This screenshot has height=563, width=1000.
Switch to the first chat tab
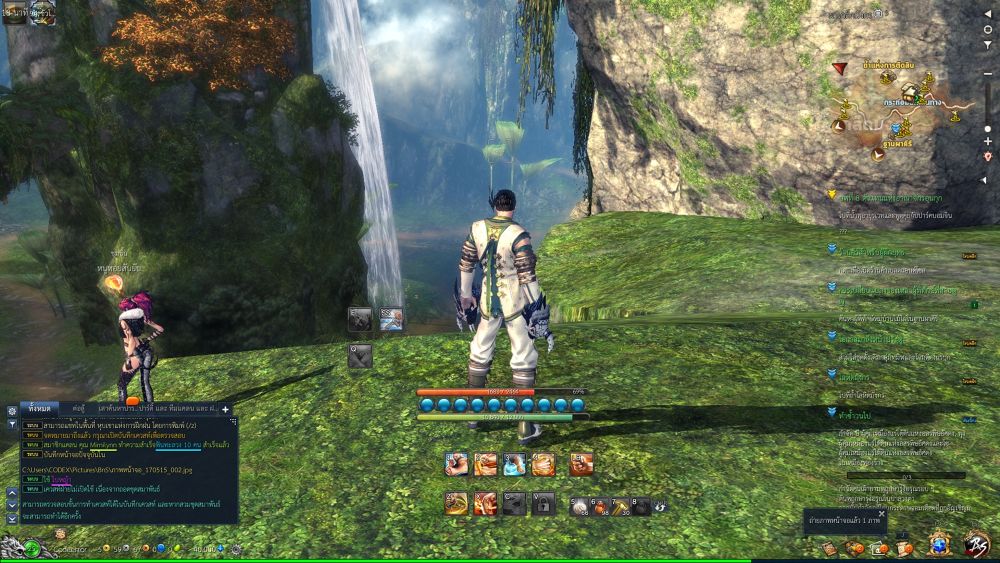coord(40,409)
